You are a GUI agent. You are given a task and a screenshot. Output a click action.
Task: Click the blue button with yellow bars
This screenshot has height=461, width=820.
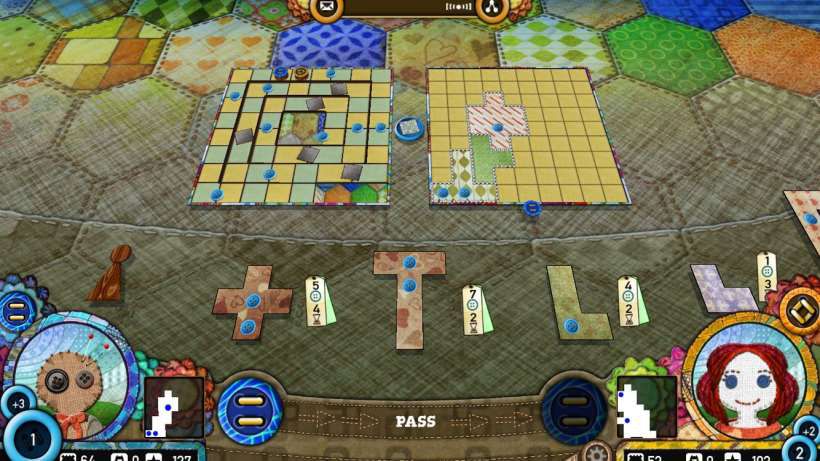tap(249, 410)
